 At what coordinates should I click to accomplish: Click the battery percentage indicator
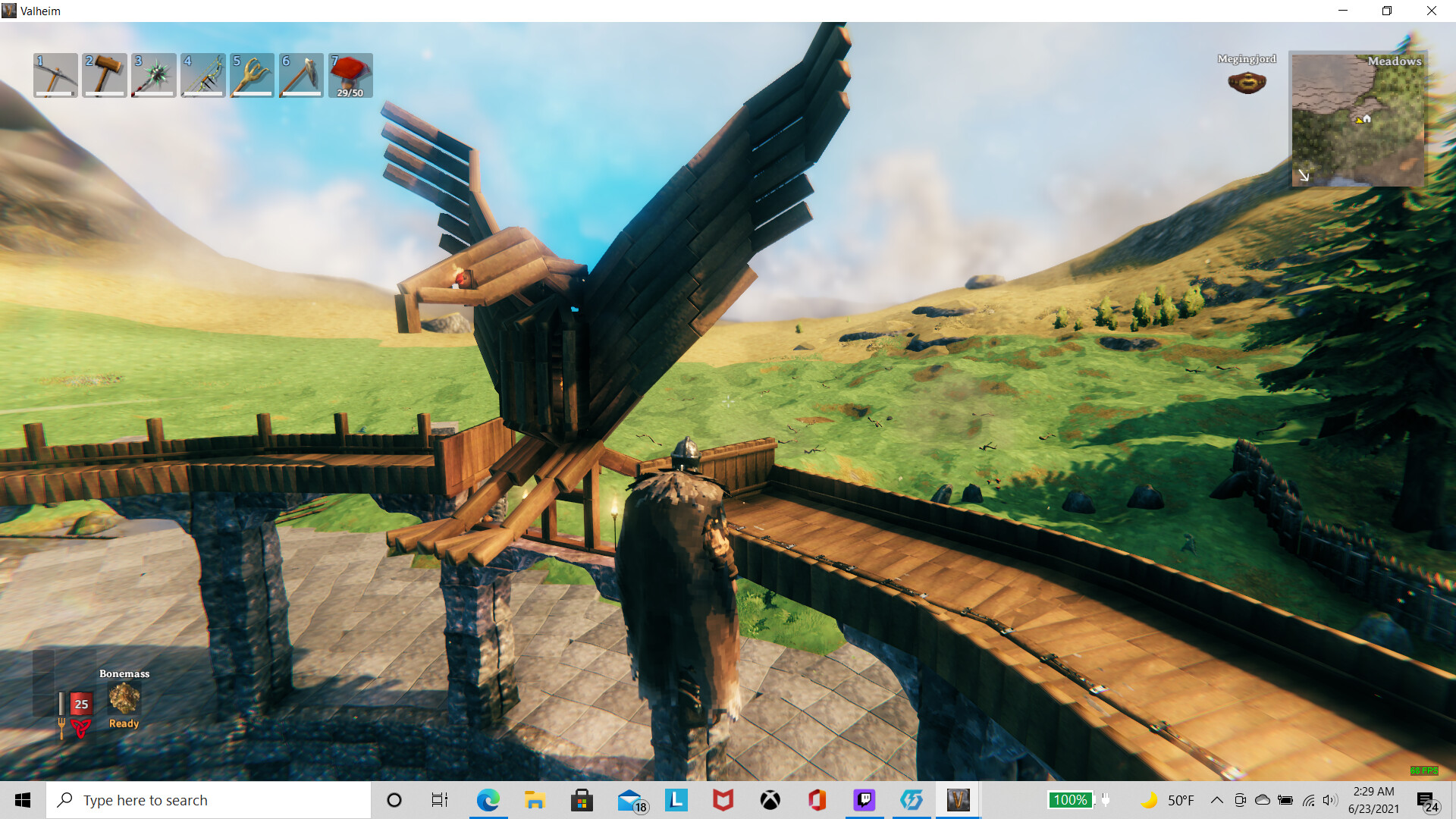tap(1070, 799)
